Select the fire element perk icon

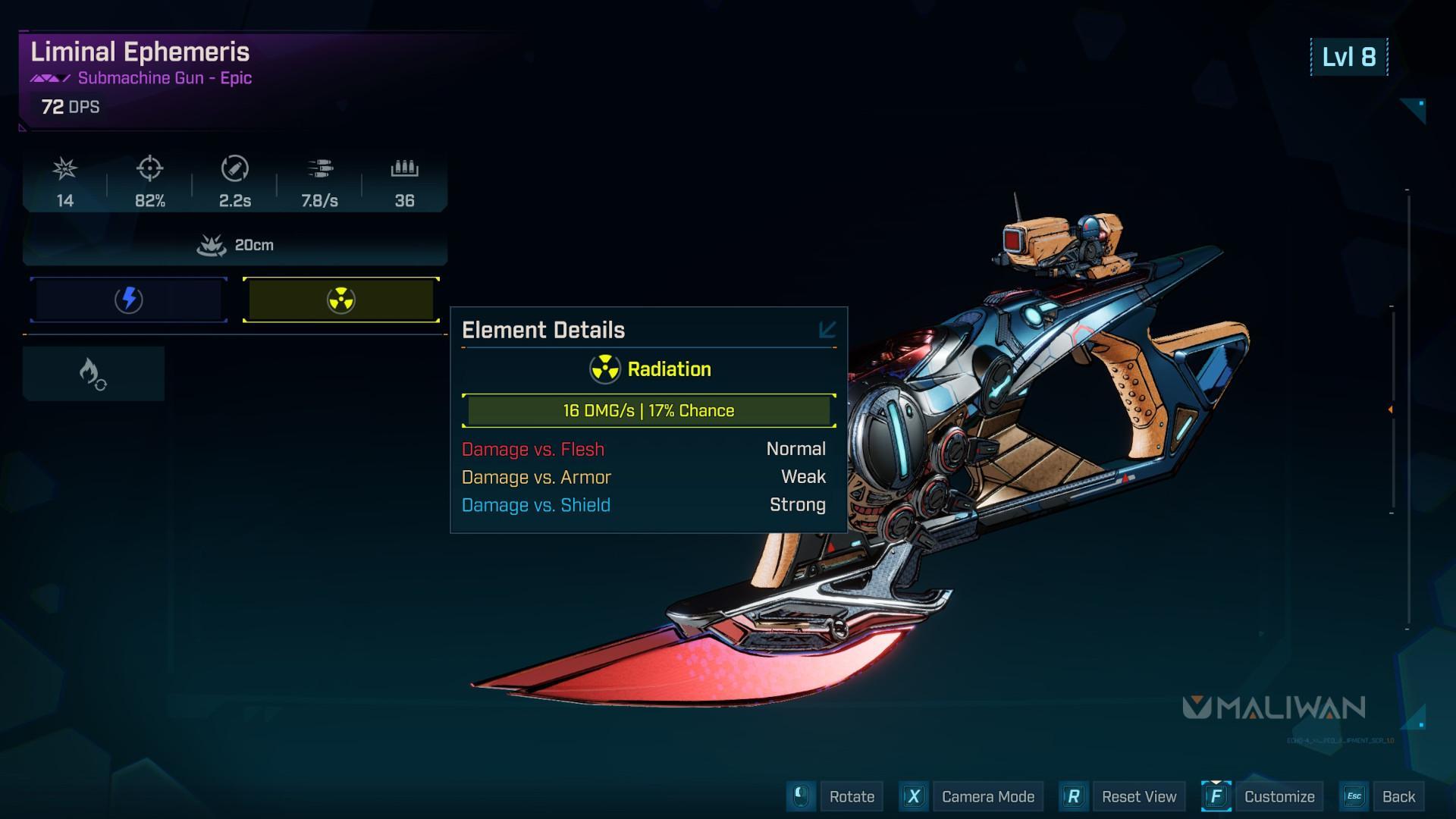(x=93, y=374)
